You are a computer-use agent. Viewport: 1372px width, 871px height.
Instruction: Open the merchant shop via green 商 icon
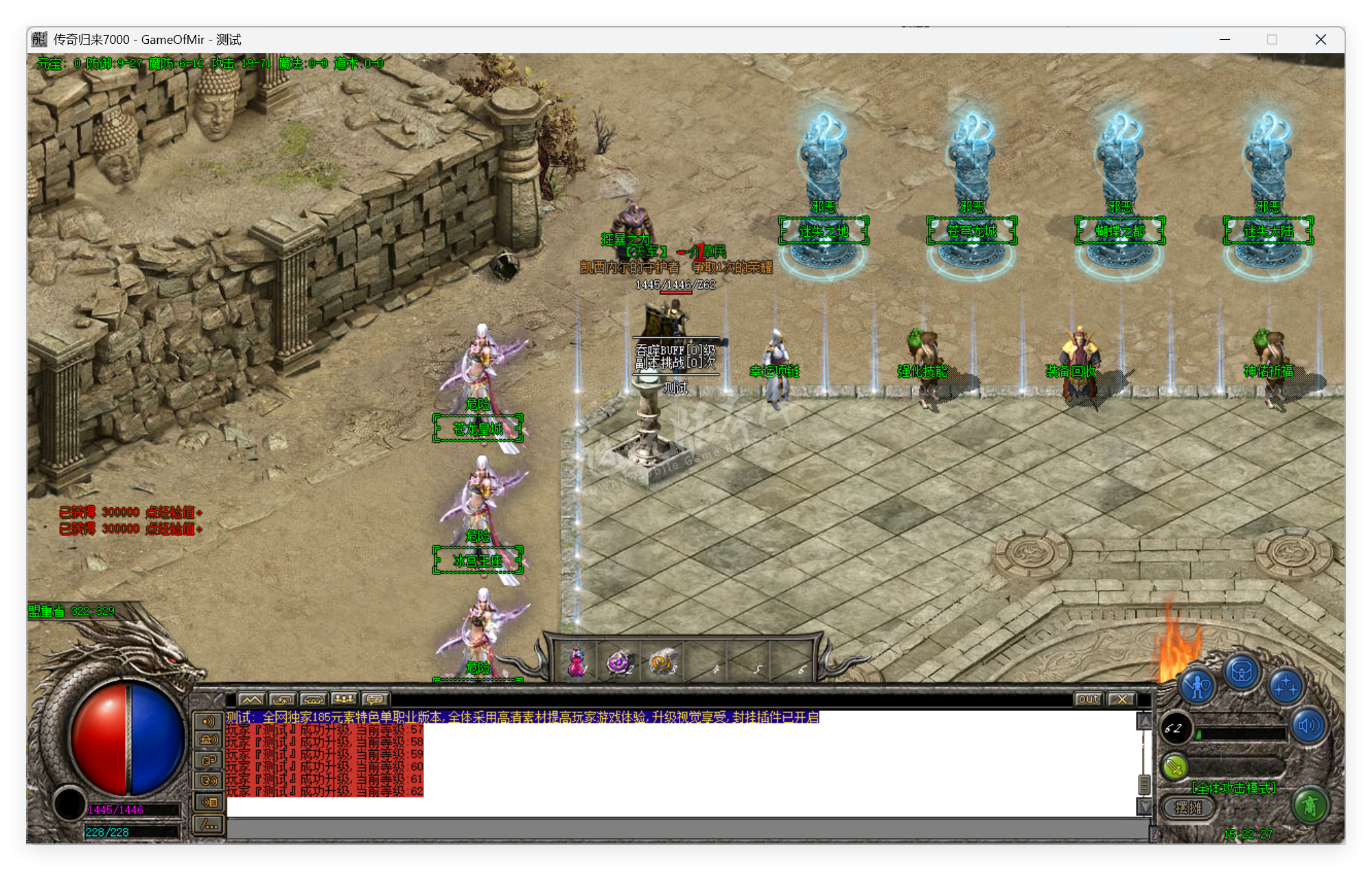click(x=1312, y=806)
